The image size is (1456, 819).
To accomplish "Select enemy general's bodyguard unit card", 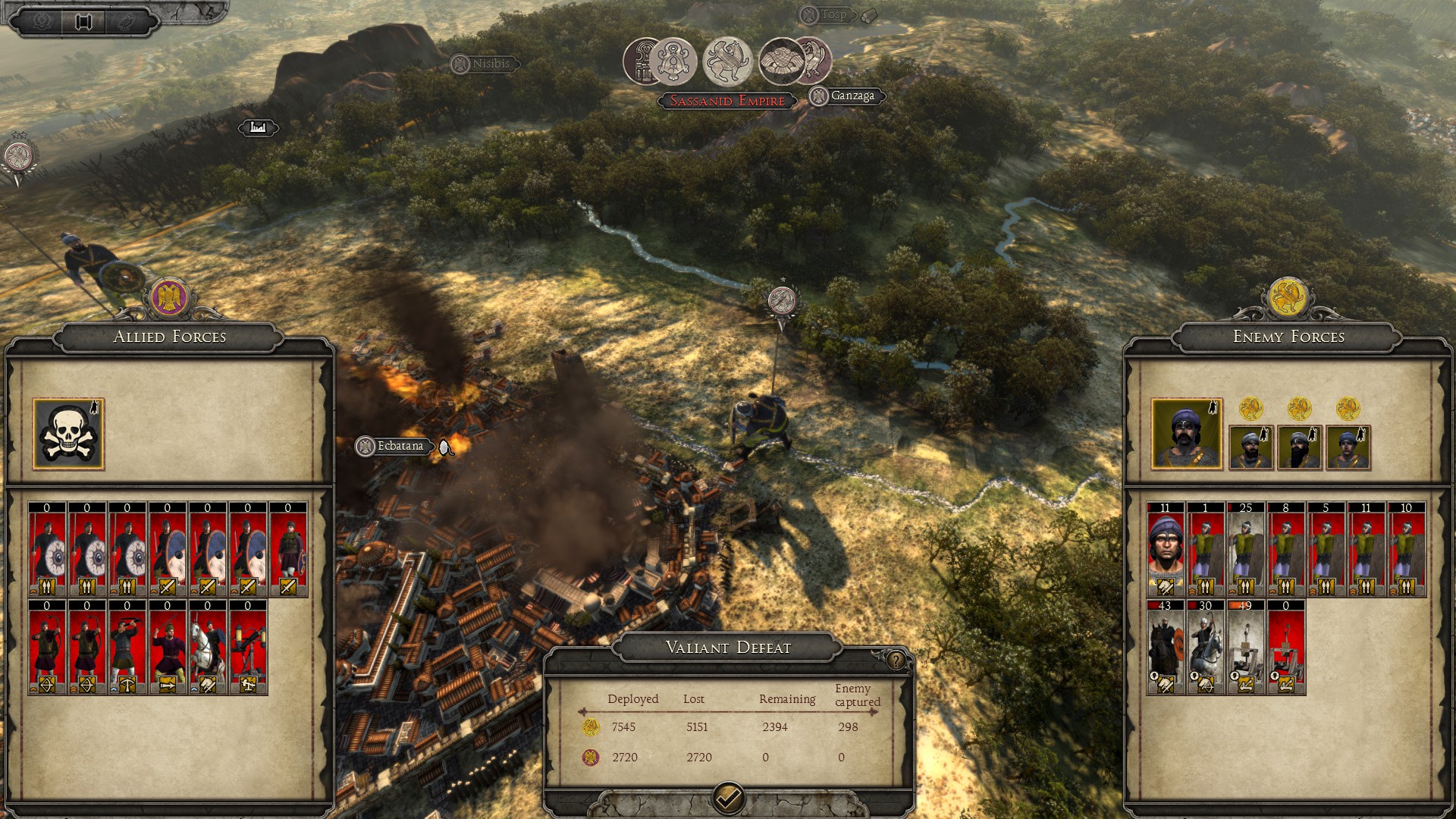I will click(x=1165, y=549).
